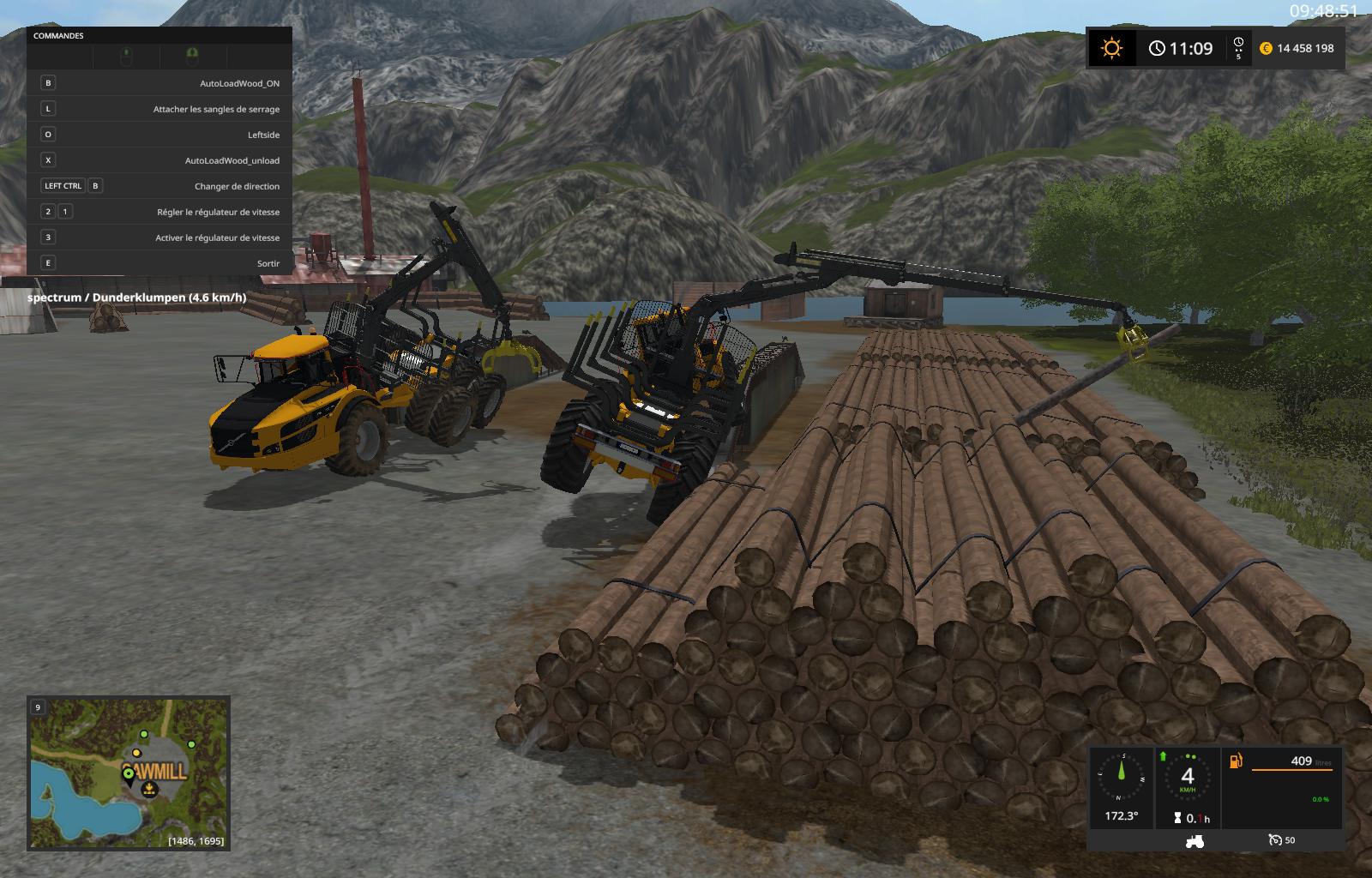The image size is (1372, 878).
Task: Click the white tractor icon
Action: point(1194,840)
